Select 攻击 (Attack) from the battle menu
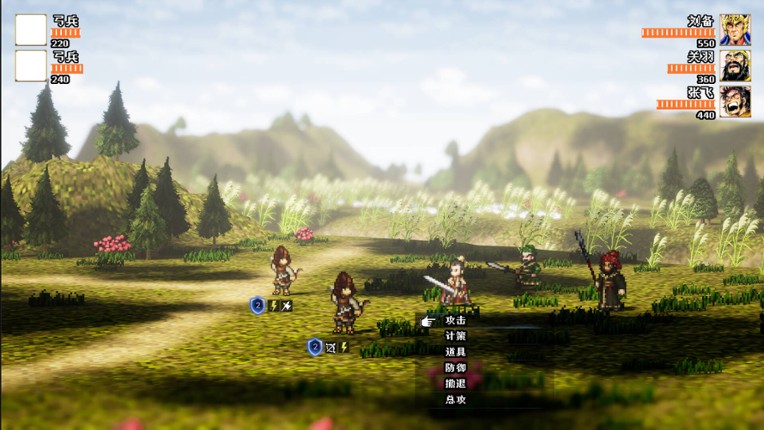Image resolution: width=764 pixels, height=430 pixels. coord(455,320)
